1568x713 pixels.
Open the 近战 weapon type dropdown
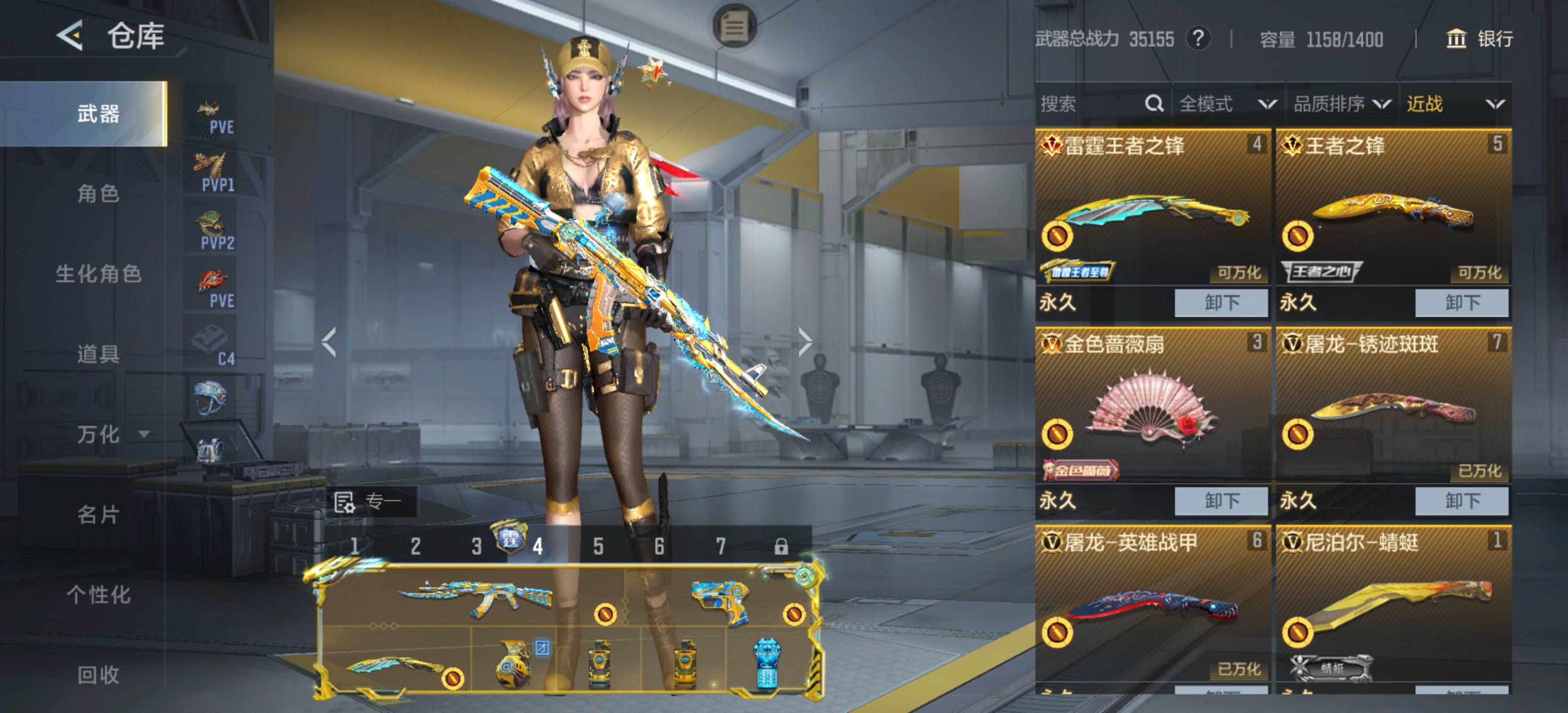[x=1455, y=104]
